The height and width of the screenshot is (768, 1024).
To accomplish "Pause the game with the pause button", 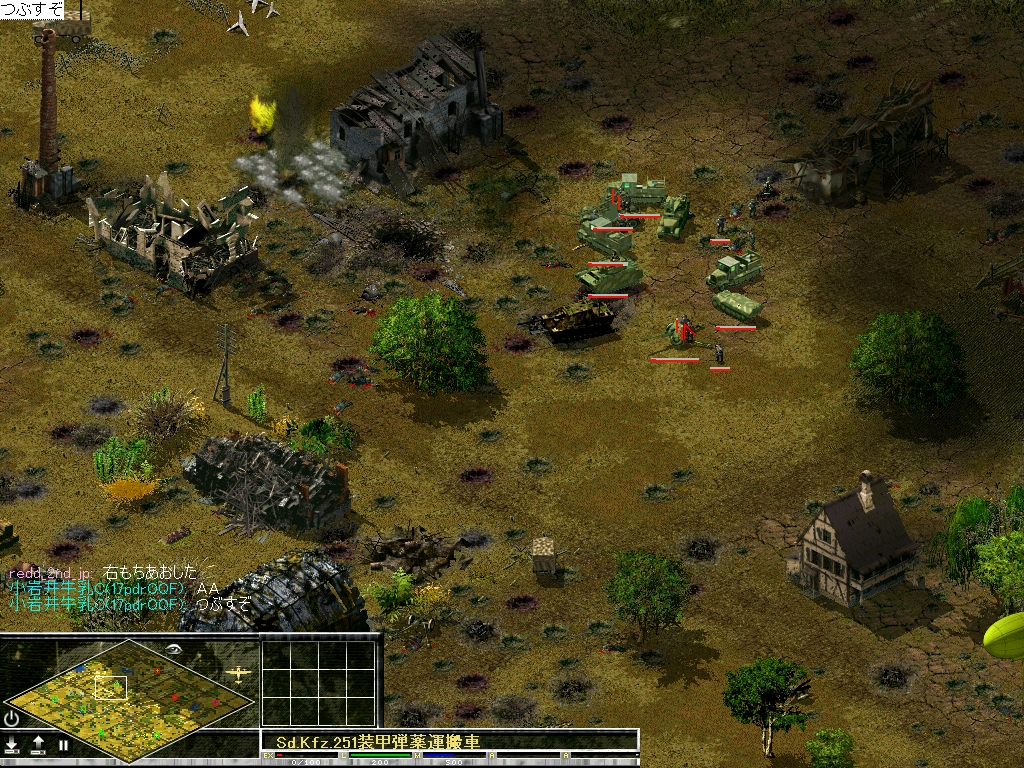I will click(x=63, y=745).
